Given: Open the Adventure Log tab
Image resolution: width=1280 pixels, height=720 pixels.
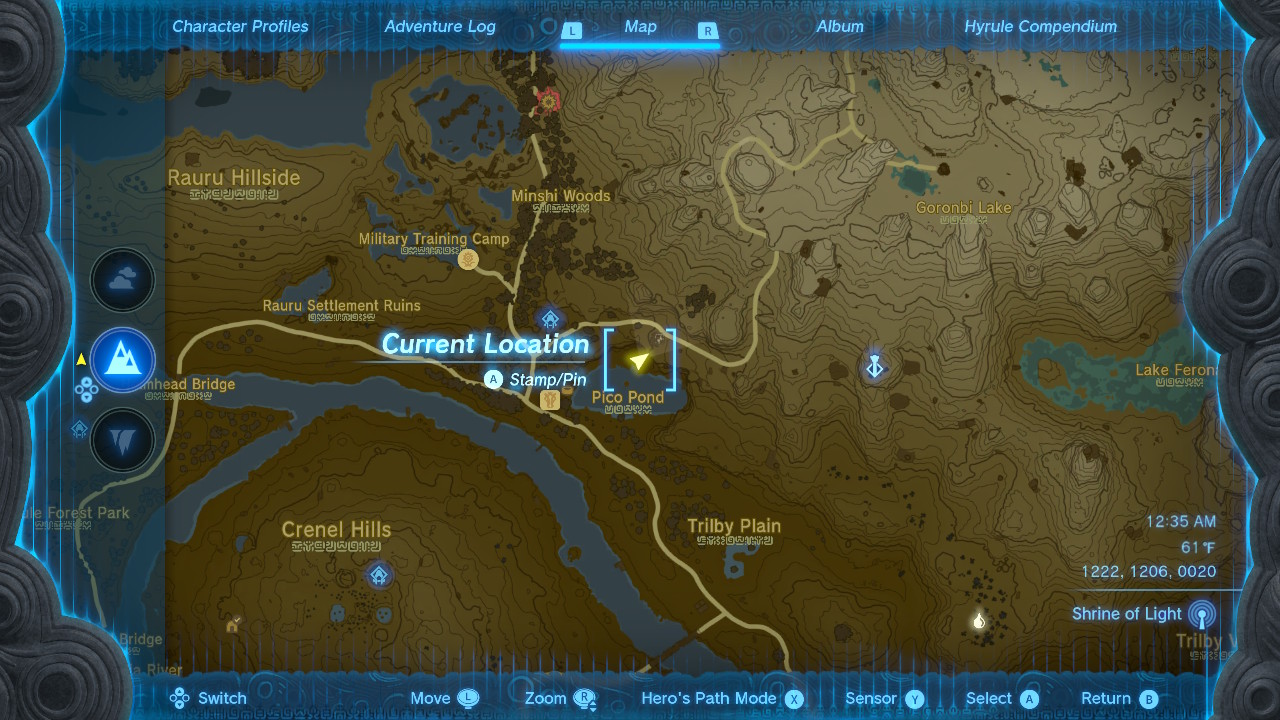Looking at the screenshot, I should tap(440, 26).
